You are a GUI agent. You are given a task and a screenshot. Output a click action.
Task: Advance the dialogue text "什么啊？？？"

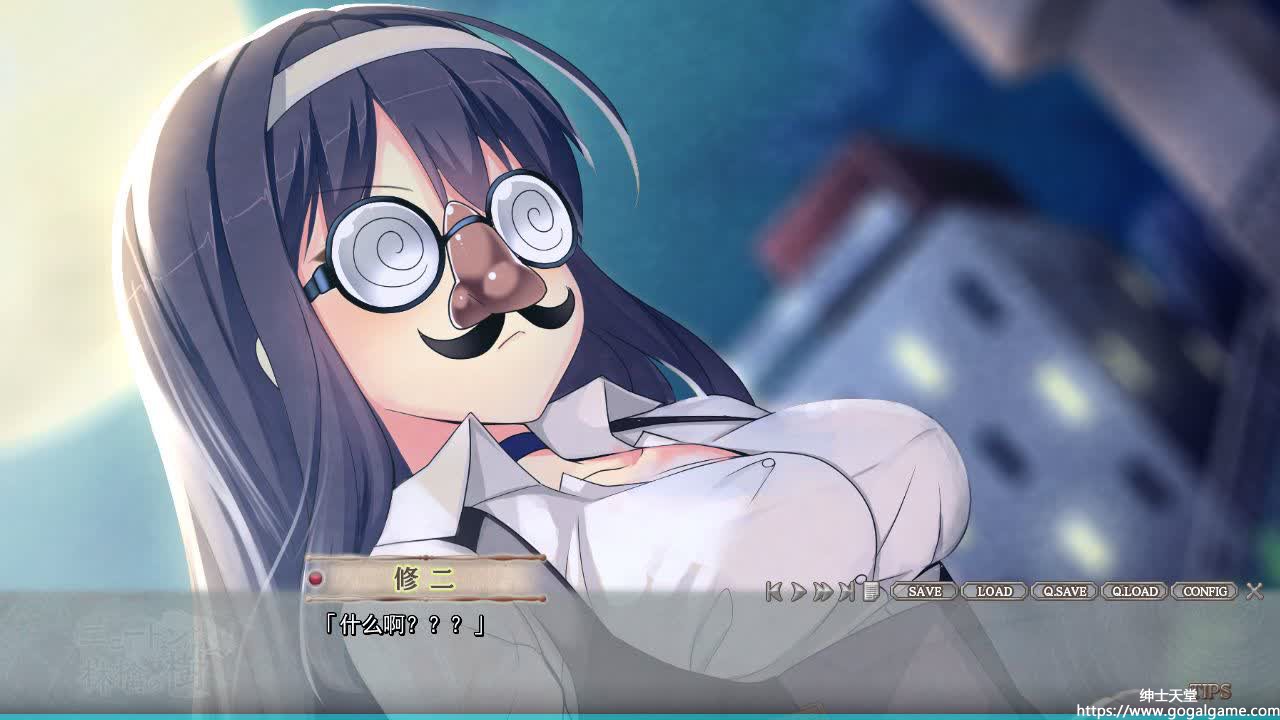404,626
